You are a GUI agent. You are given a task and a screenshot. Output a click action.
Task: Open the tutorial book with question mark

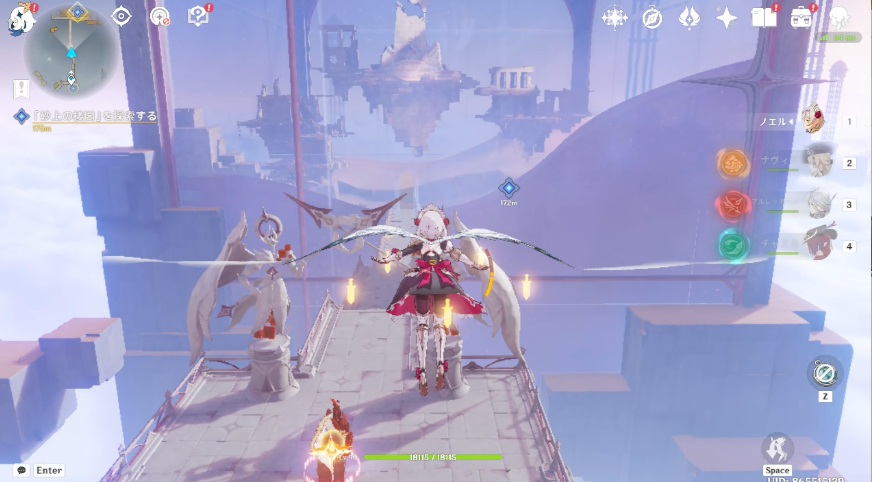pyautogui.click(x=198, y=16)
